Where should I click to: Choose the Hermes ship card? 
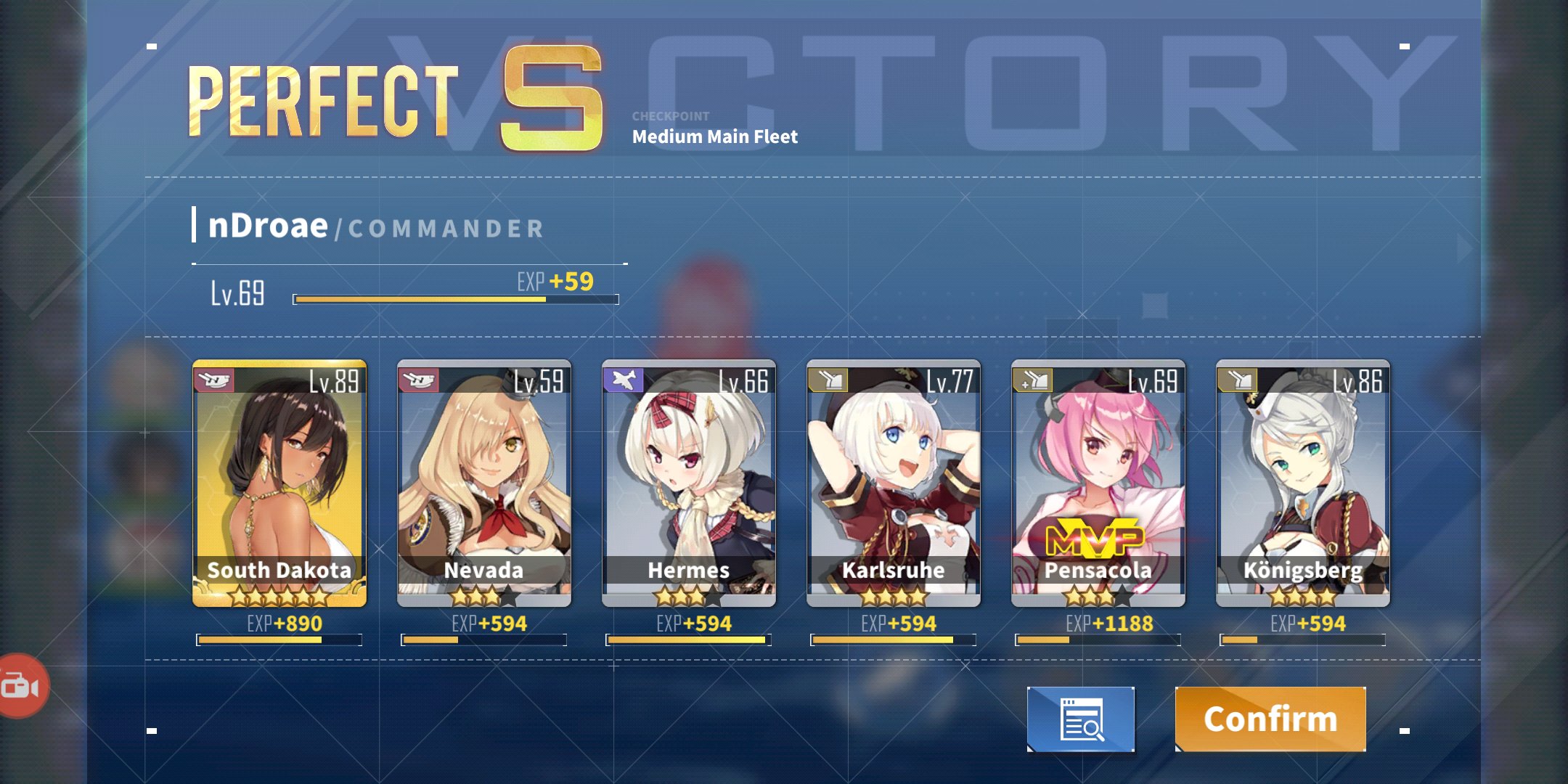pyautogui.click(x=689, y=483)
